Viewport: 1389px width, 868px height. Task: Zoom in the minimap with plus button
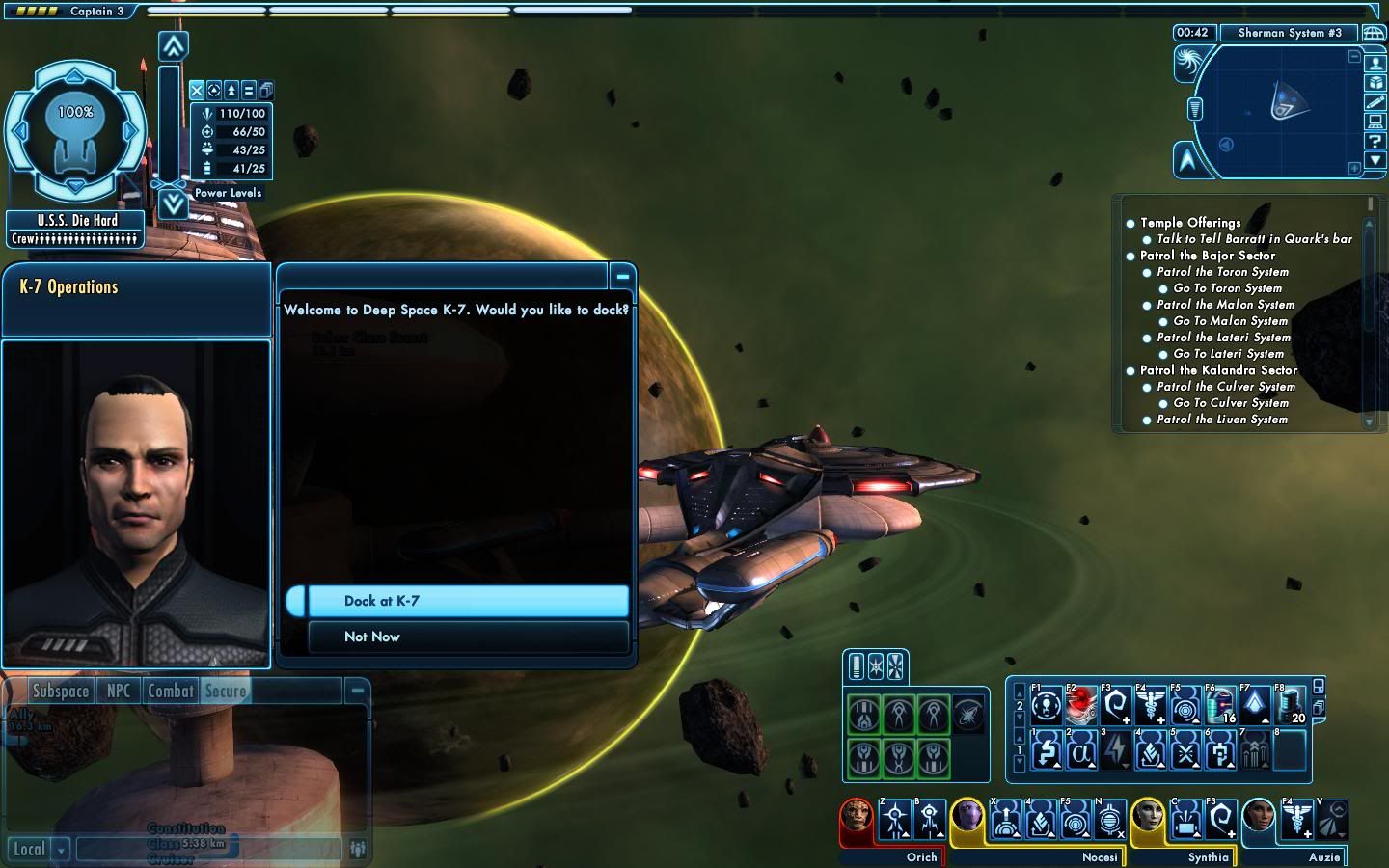click(x=1354, y=168)
